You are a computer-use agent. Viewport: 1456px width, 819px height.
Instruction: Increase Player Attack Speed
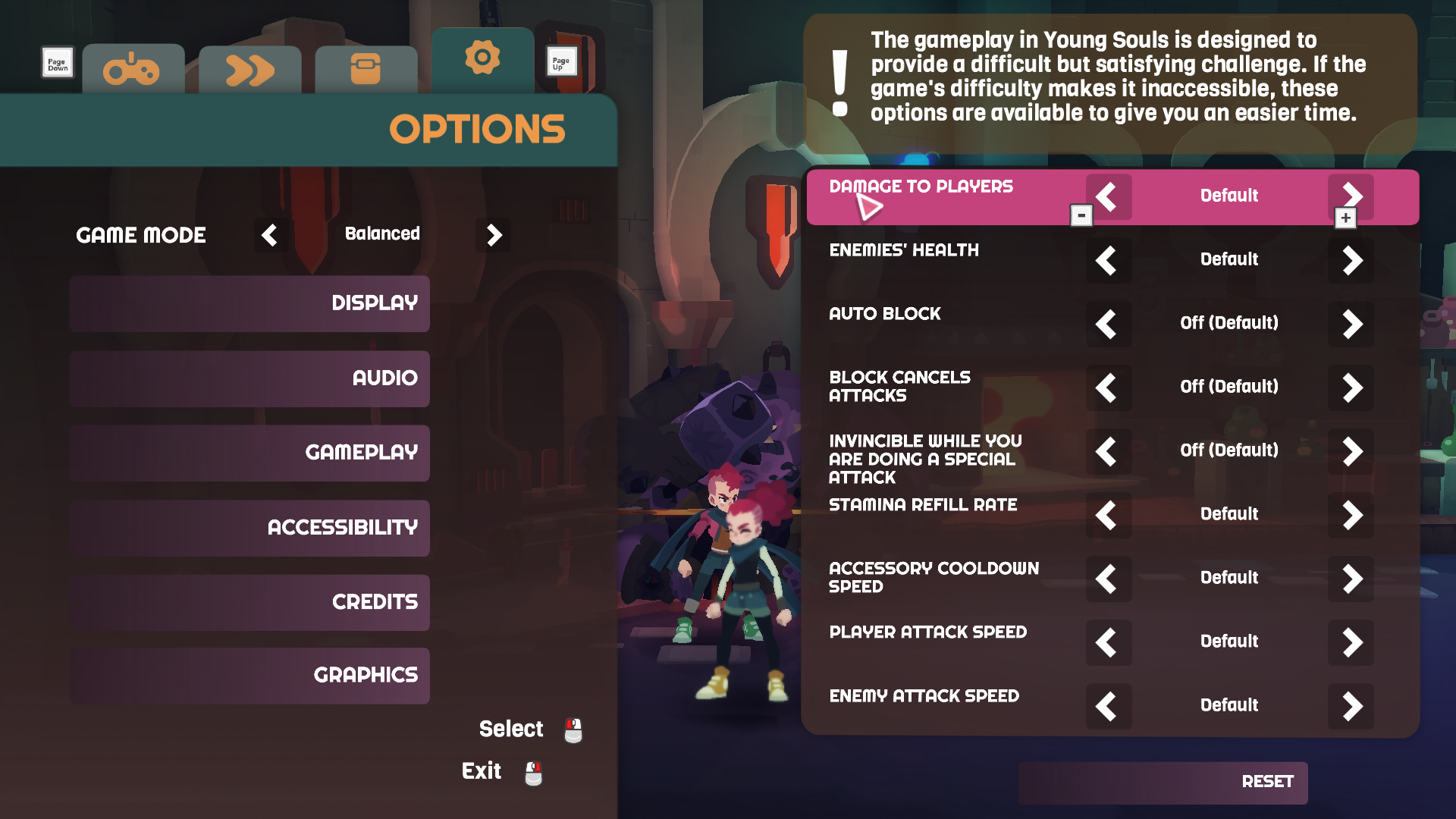(1351, 643)
